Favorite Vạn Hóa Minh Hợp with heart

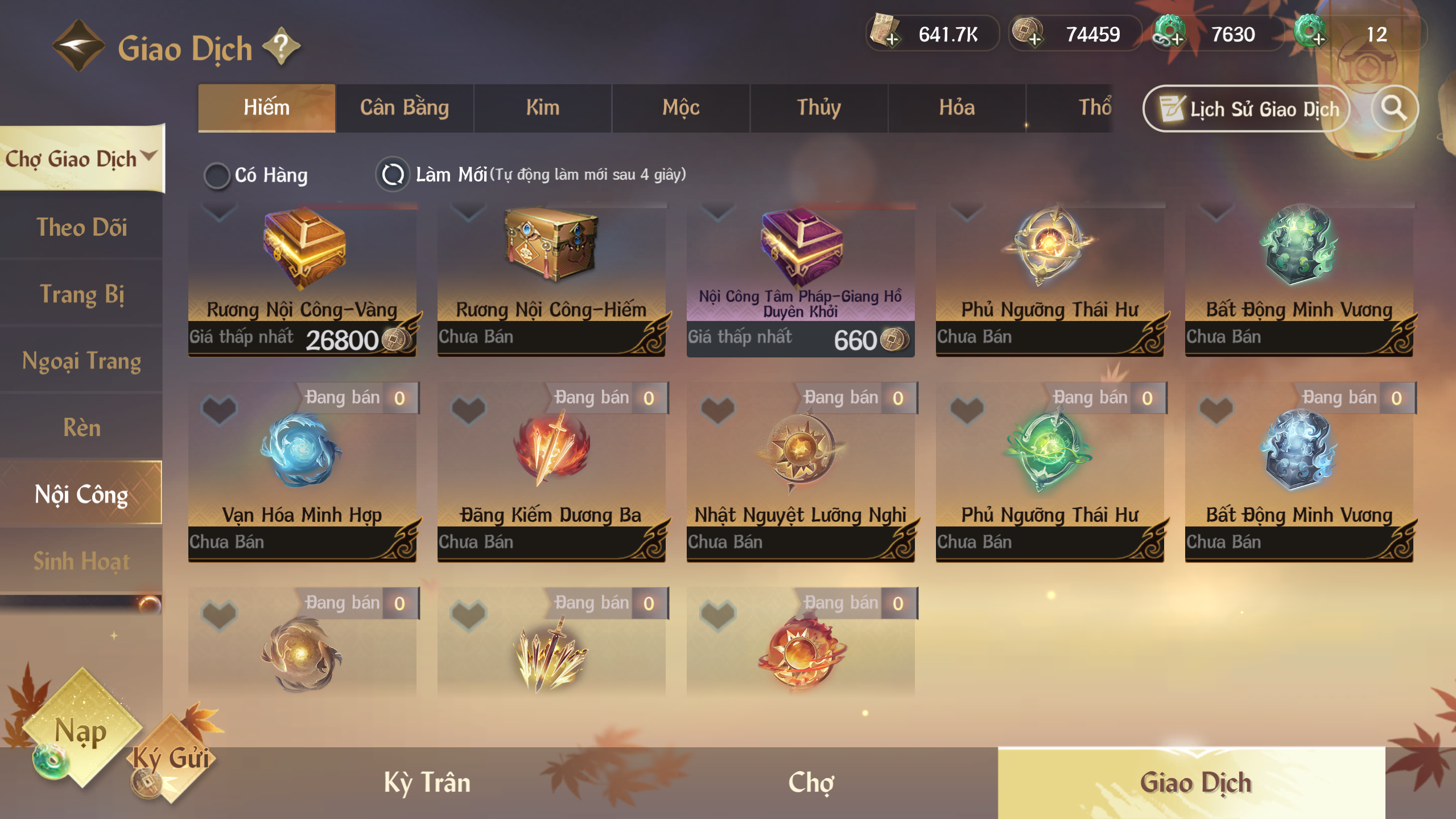pyautogui.click(x=219, y=409)
